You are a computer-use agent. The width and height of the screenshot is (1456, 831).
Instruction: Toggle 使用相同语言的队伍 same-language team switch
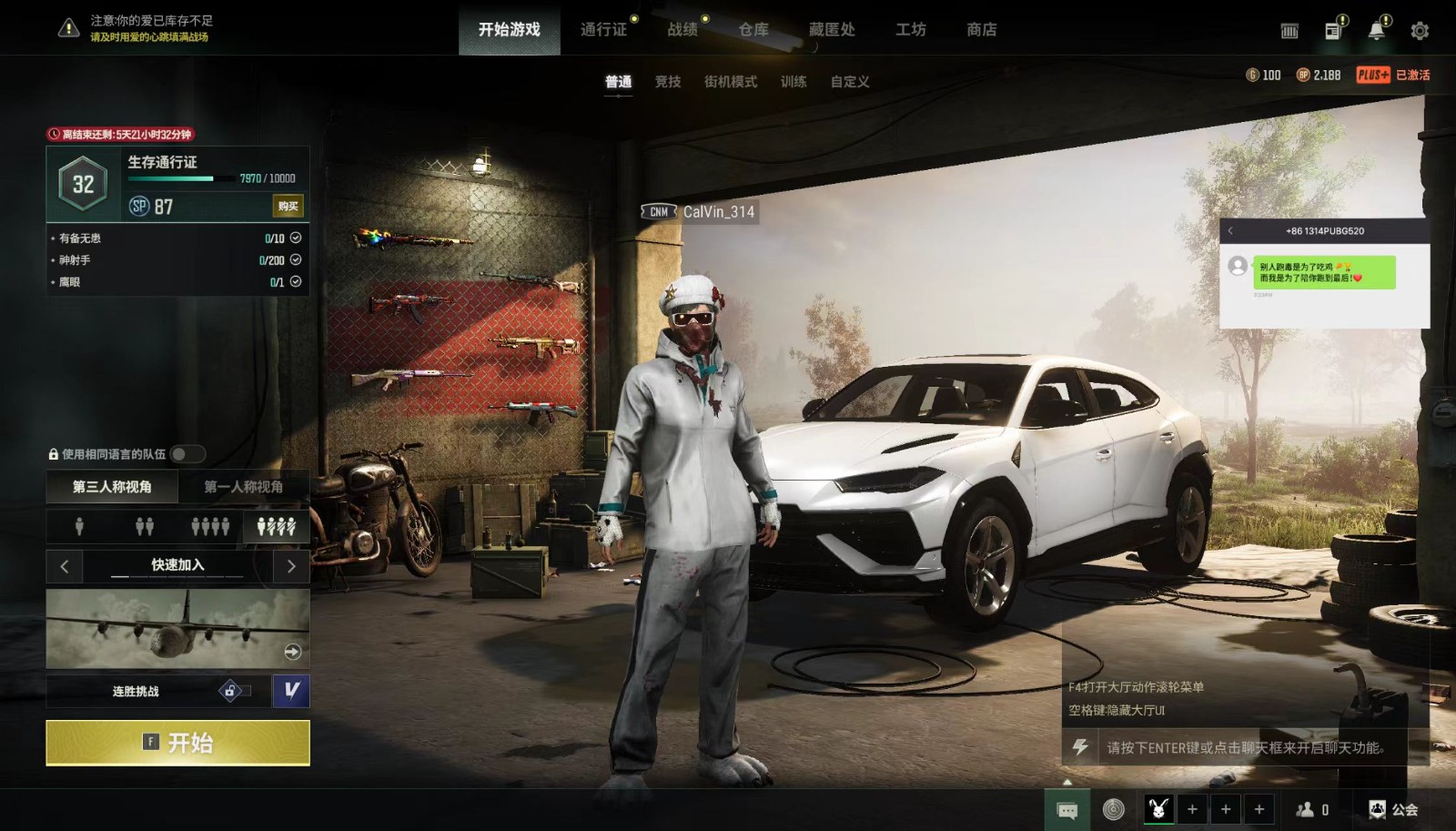187,454
